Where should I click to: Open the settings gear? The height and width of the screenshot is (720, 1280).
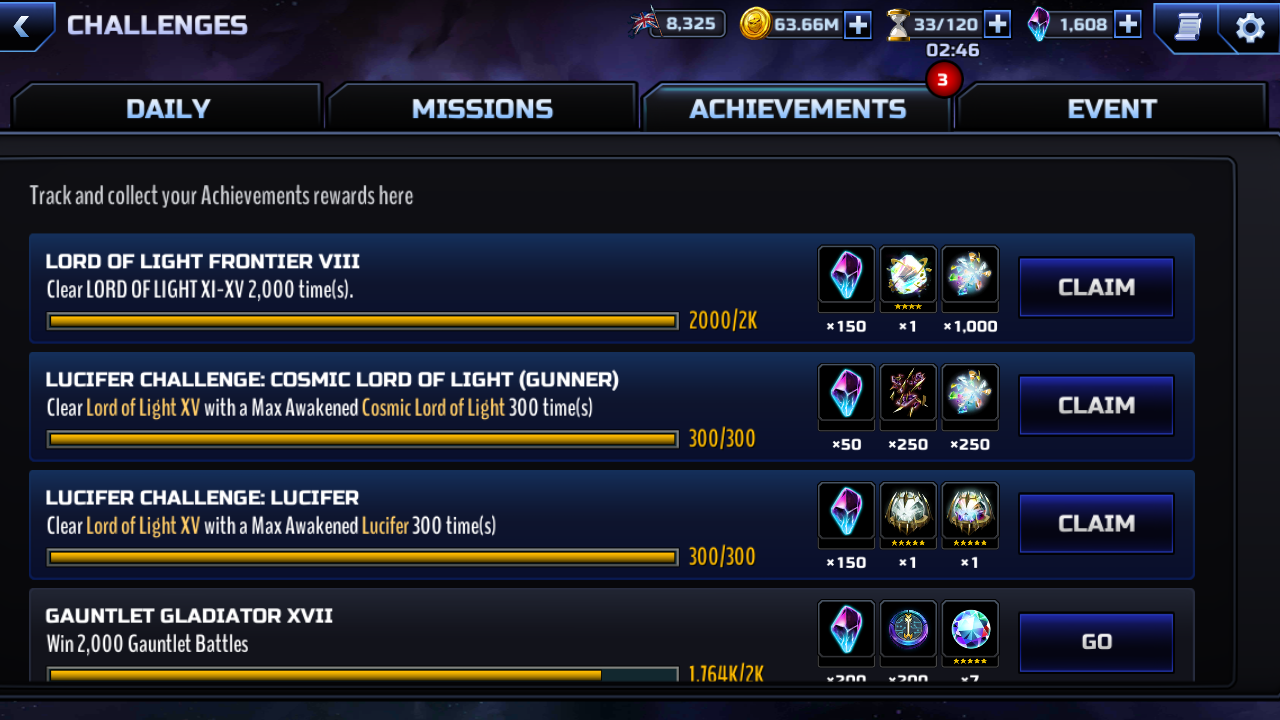(x=1250, y=27)
